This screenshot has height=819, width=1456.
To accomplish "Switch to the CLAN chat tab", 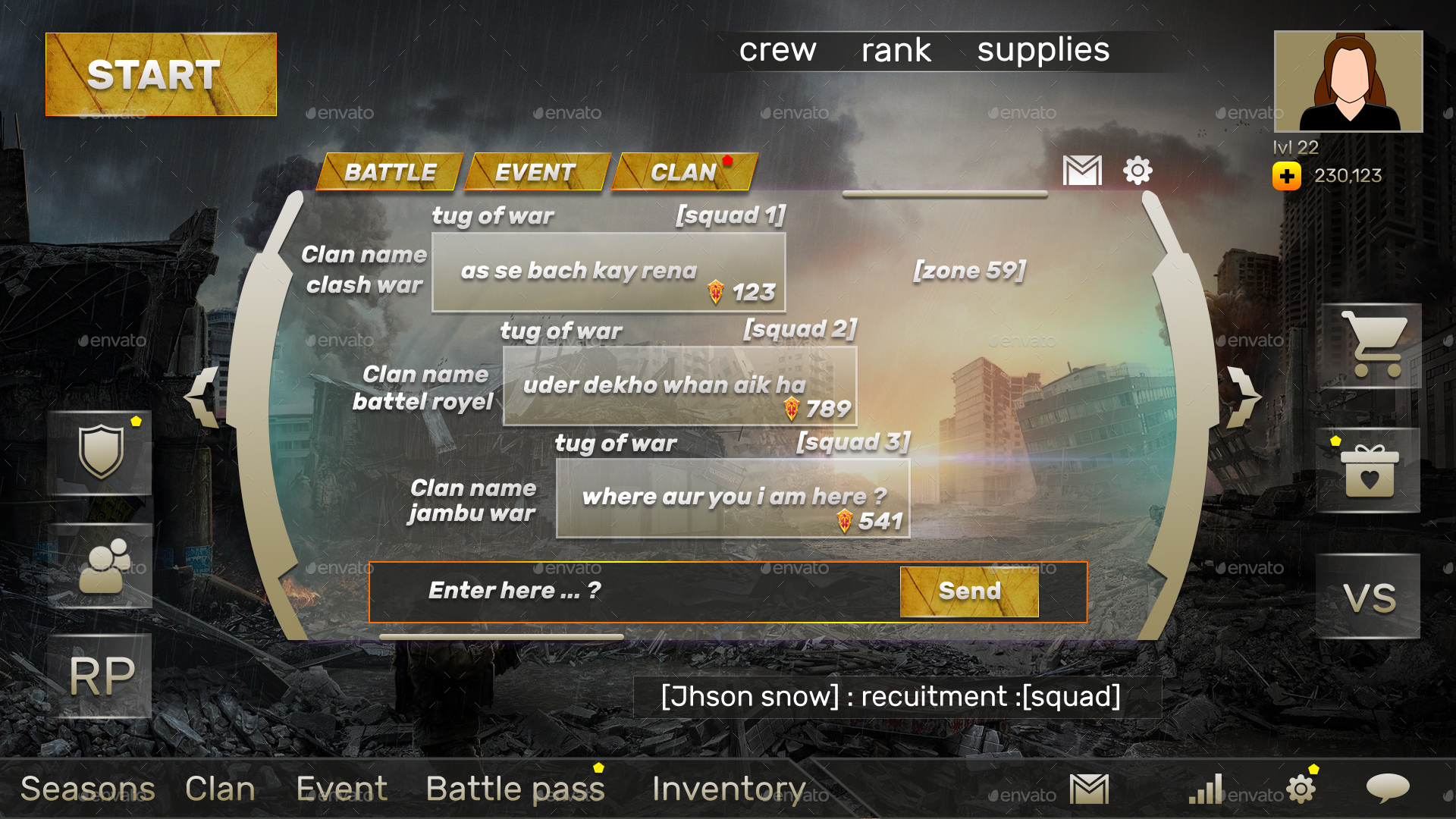I will tap(683, 172).
